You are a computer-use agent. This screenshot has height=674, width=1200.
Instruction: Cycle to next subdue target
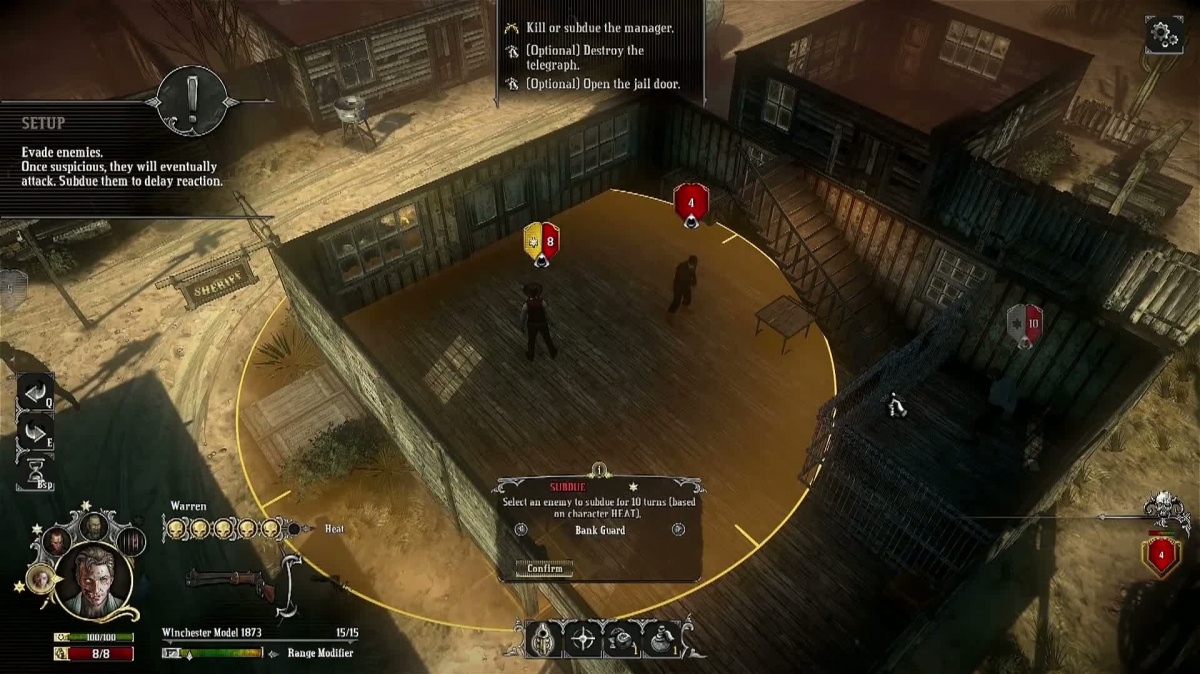tap(680, 530)
